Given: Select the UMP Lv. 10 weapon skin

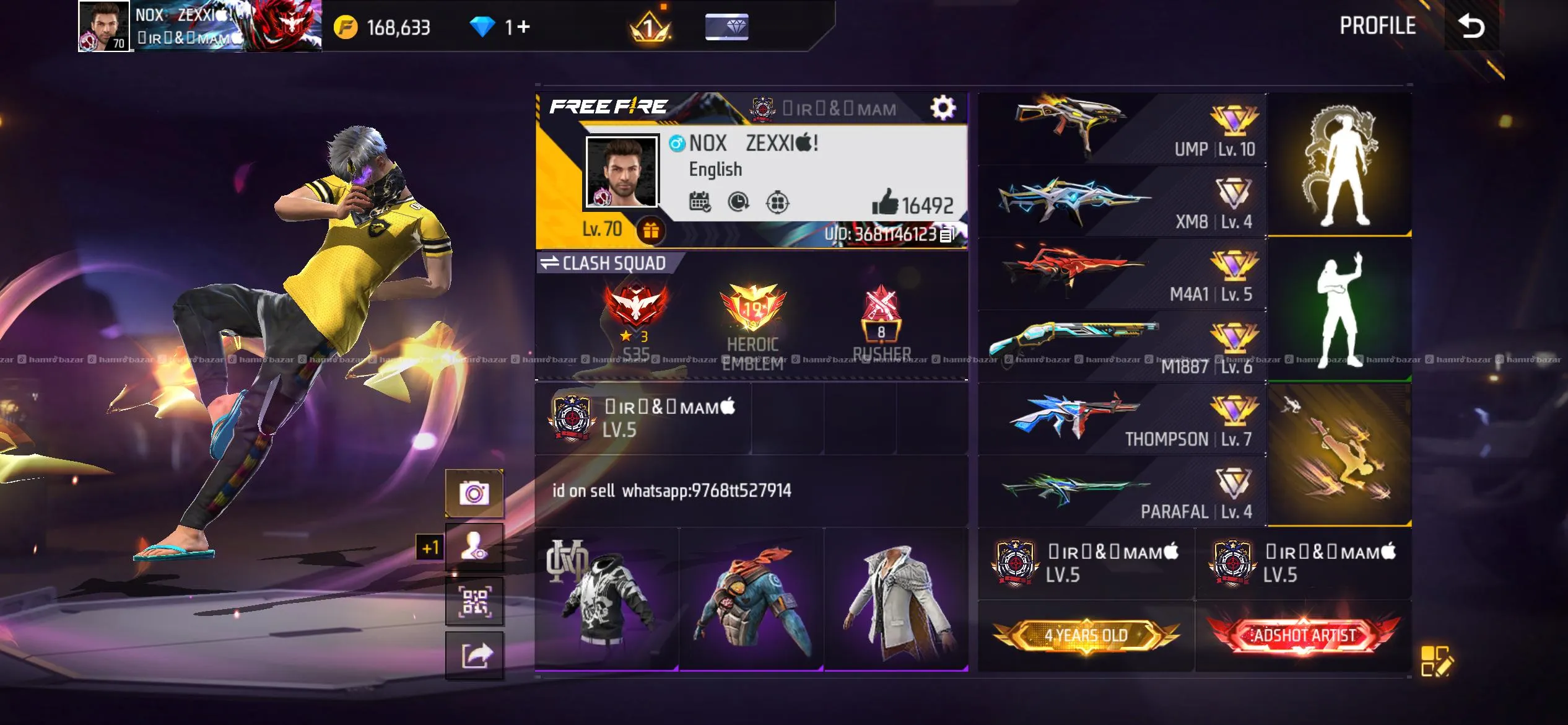Looking at the screenshot, I should [x=1122, y=129].
